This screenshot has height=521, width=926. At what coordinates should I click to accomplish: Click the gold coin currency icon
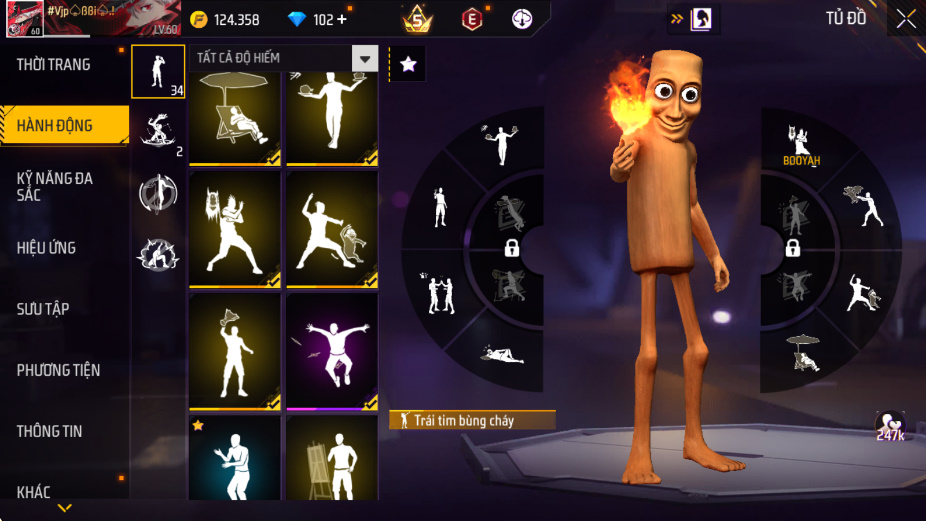point(199,20)
